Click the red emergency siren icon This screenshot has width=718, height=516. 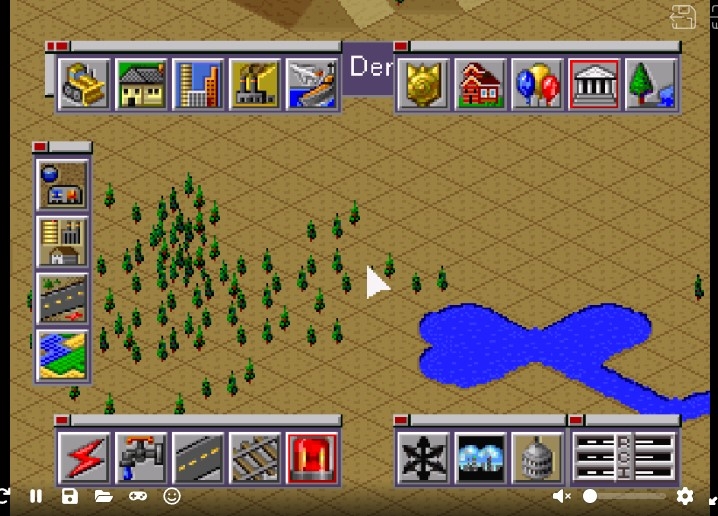click(312, 458)
